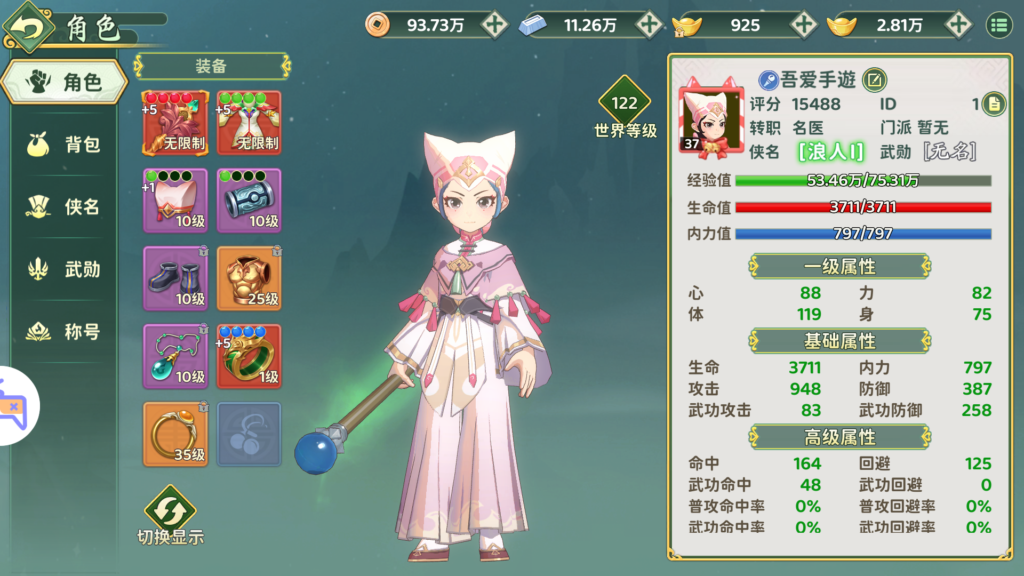This screenshot has width=1024, height=576.
Task: Show the 称号 titles tab
Action: (66, 331)
